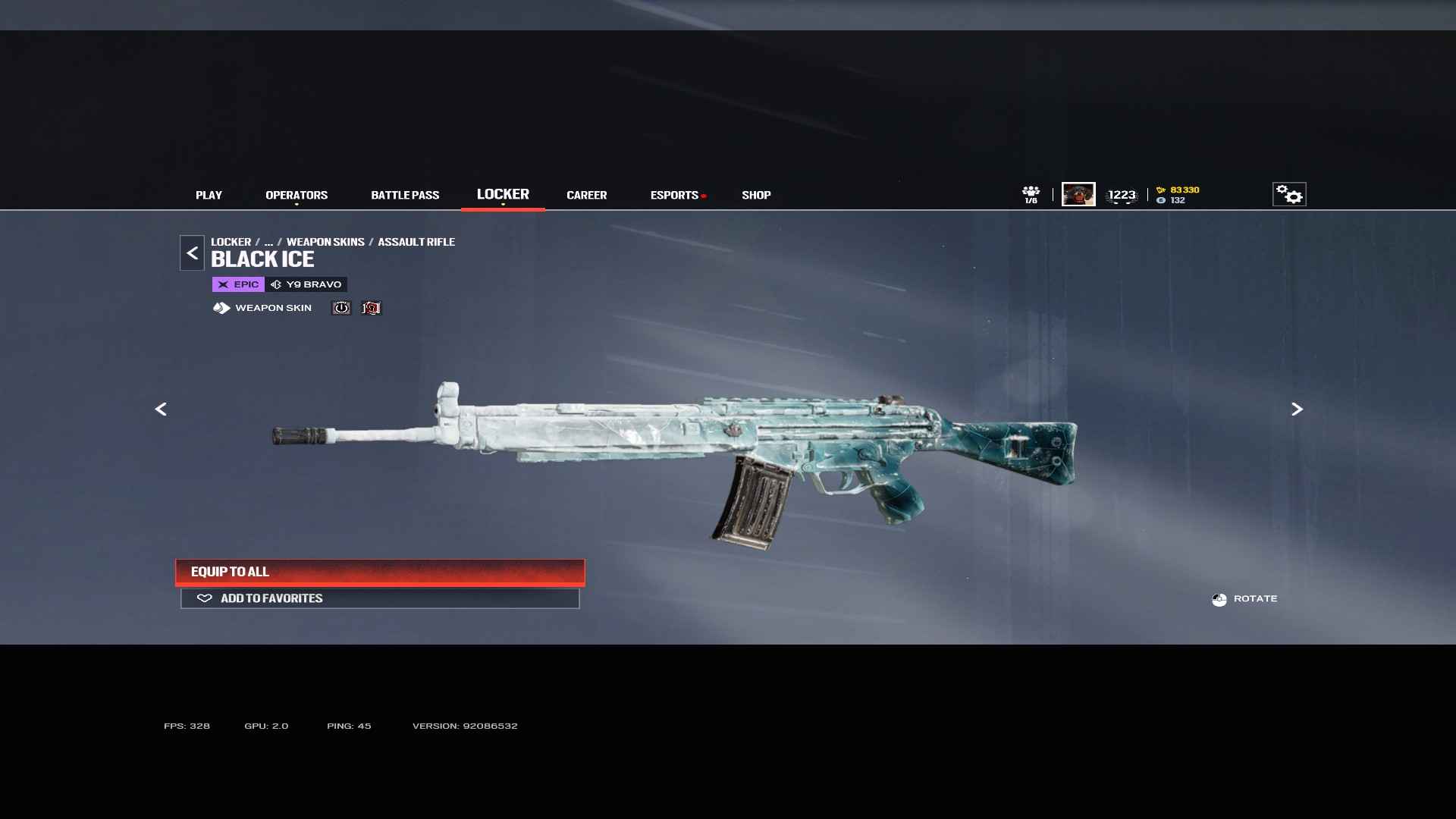The width and height of the screenshot is (1456, 819).
Task: Navigate to Weapon Skins breadcrumb
Action: click(325, 242)
